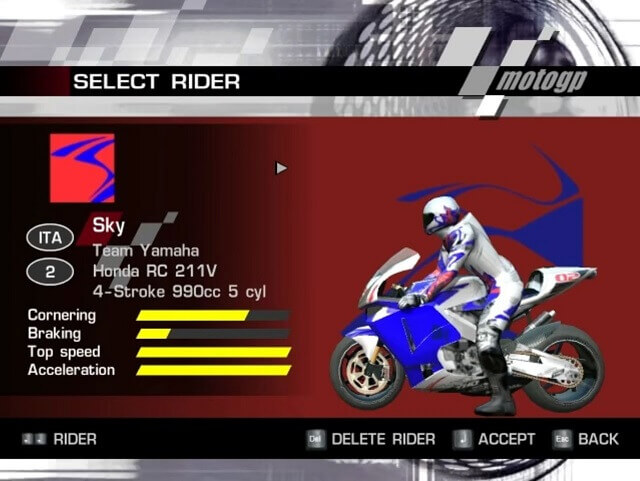The width and height of the screenshot is (640, 481).
Task: Select the ITA nationality badge
Action: click(50, 238)
